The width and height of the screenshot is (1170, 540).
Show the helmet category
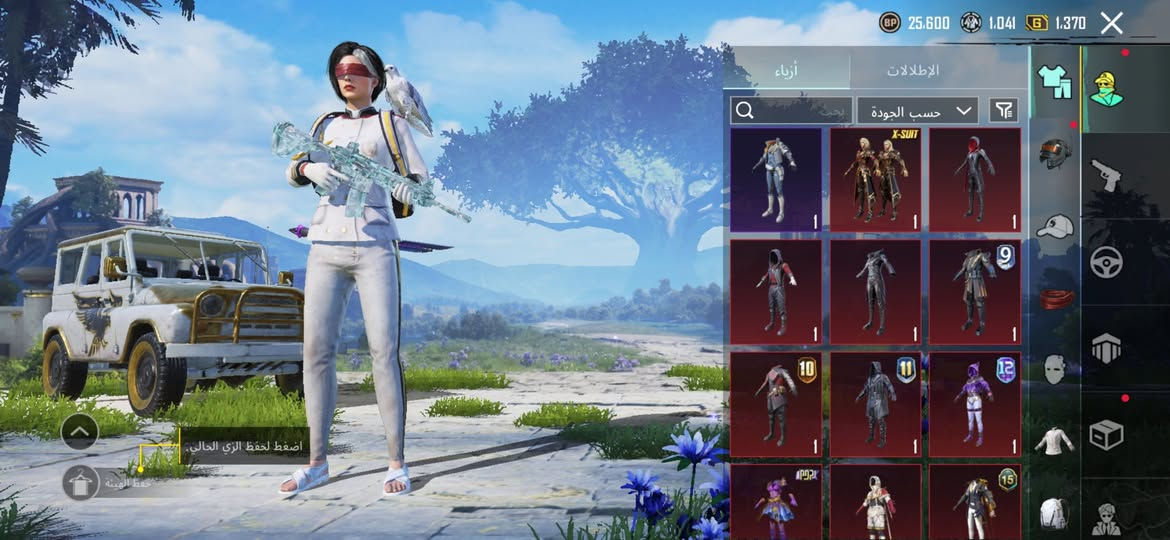point(1054,154)
